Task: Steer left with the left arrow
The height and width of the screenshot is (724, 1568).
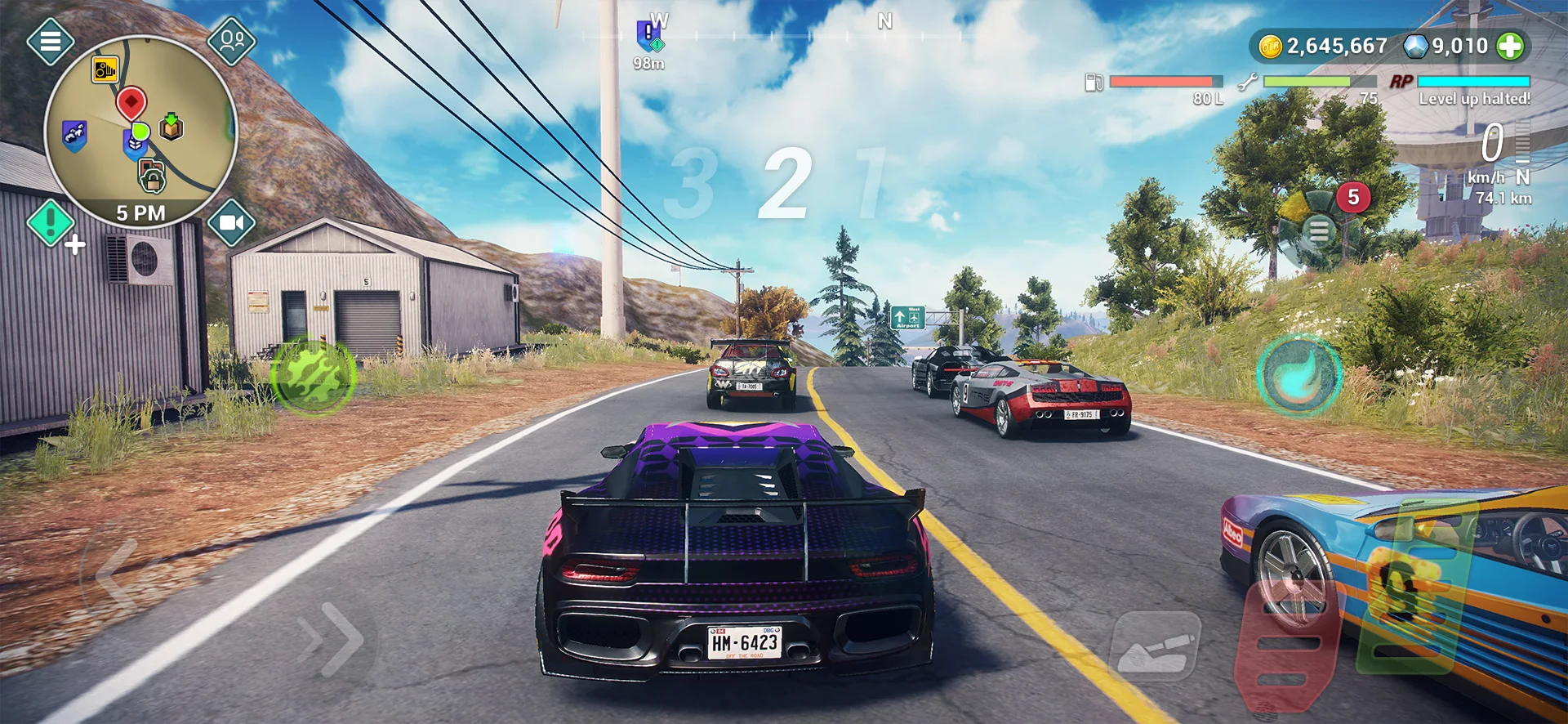Action: tap(118, 574)
